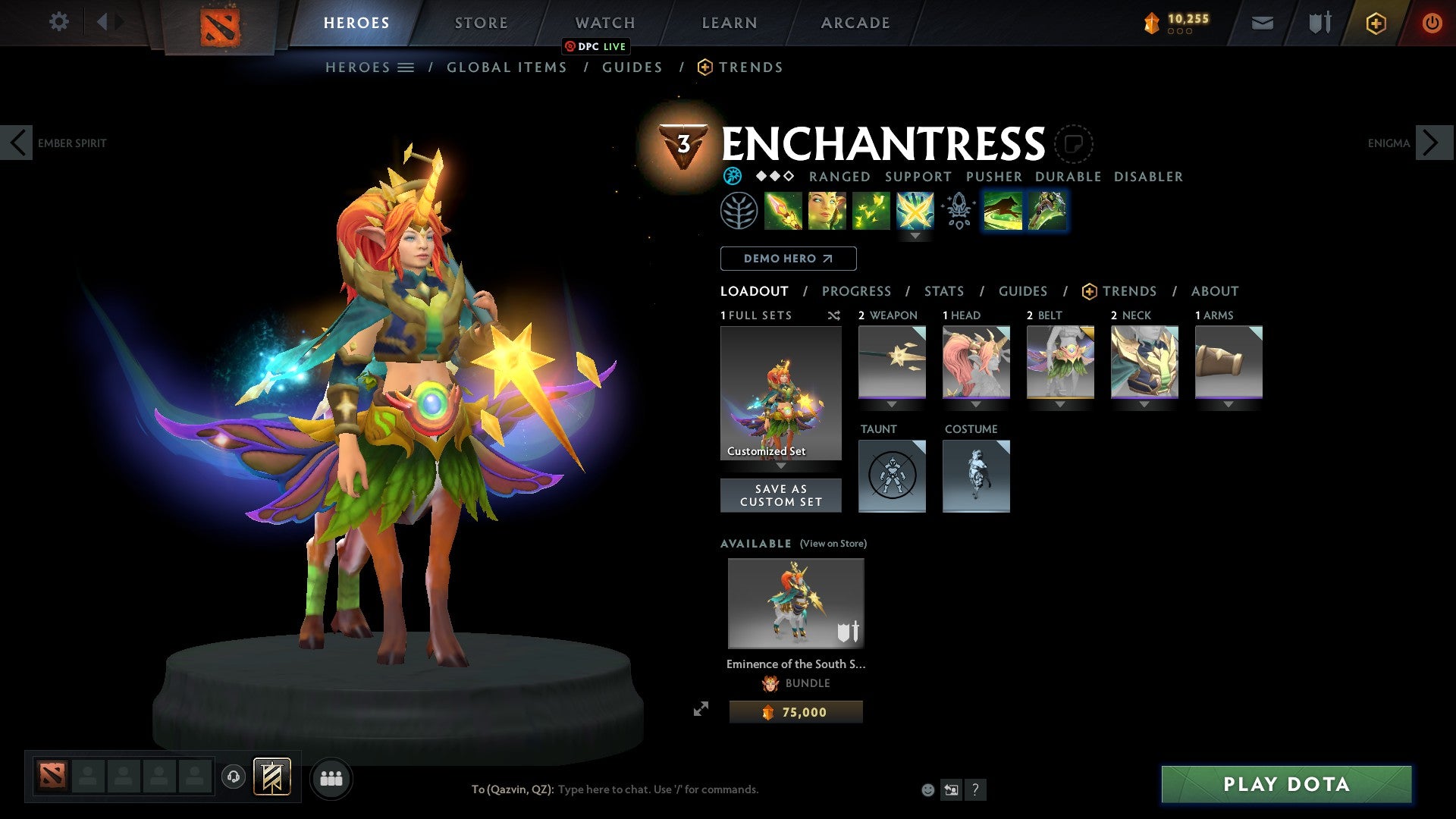Image resolution: width=1456 pixels, height=819 pixels.
Task: Switch to the Stats tab
Action: pos(943,291)
